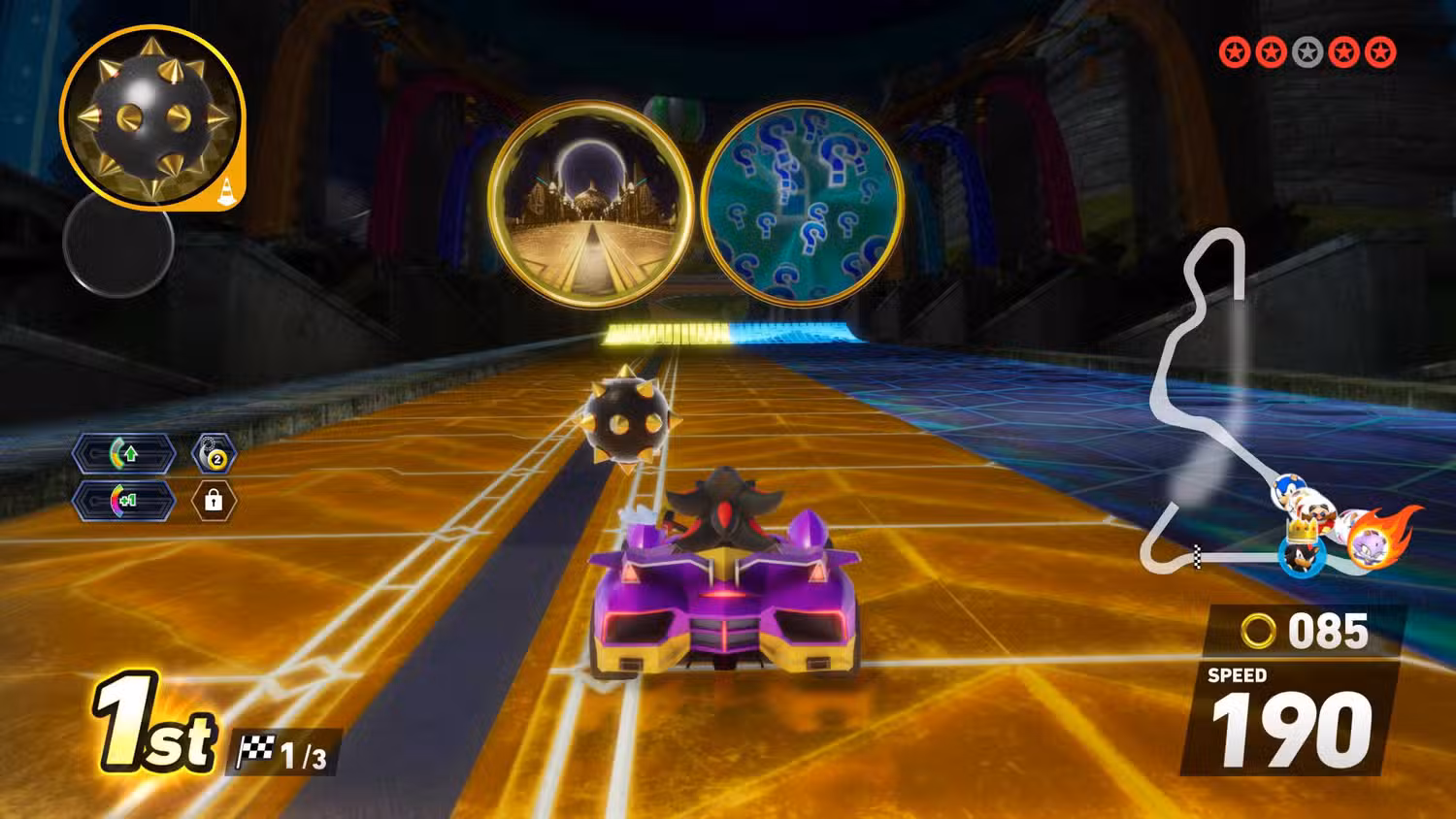Use the spiked ball item slot

(151, 117)
